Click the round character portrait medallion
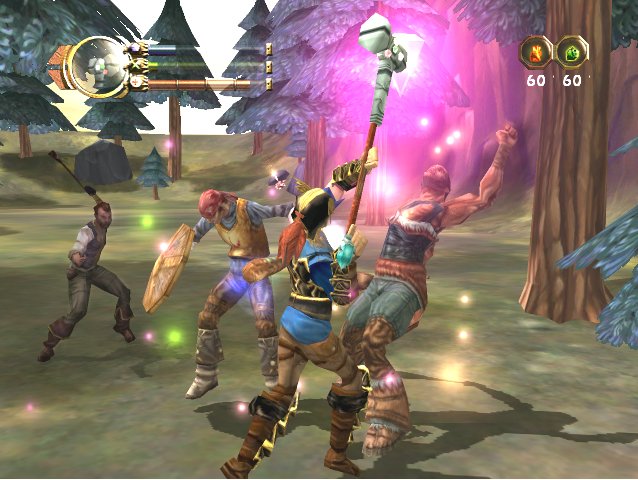This screenshot has height=480, width=638. 97,66
